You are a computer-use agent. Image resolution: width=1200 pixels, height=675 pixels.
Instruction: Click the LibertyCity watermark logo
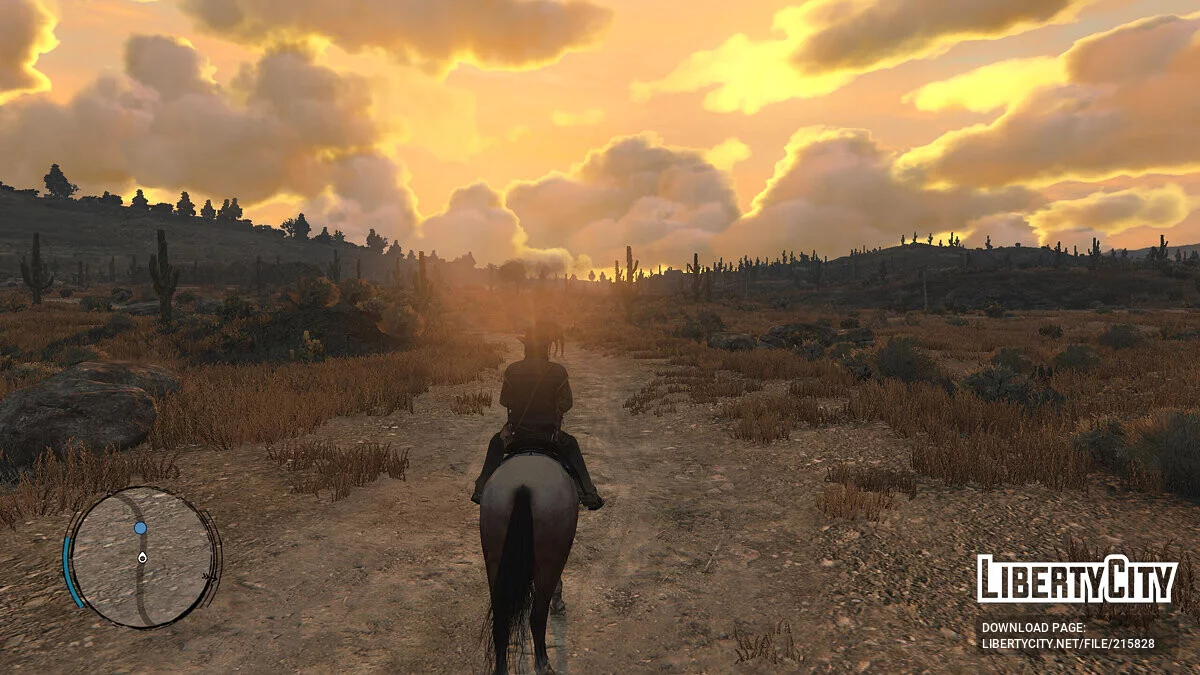coord(1077,580)
